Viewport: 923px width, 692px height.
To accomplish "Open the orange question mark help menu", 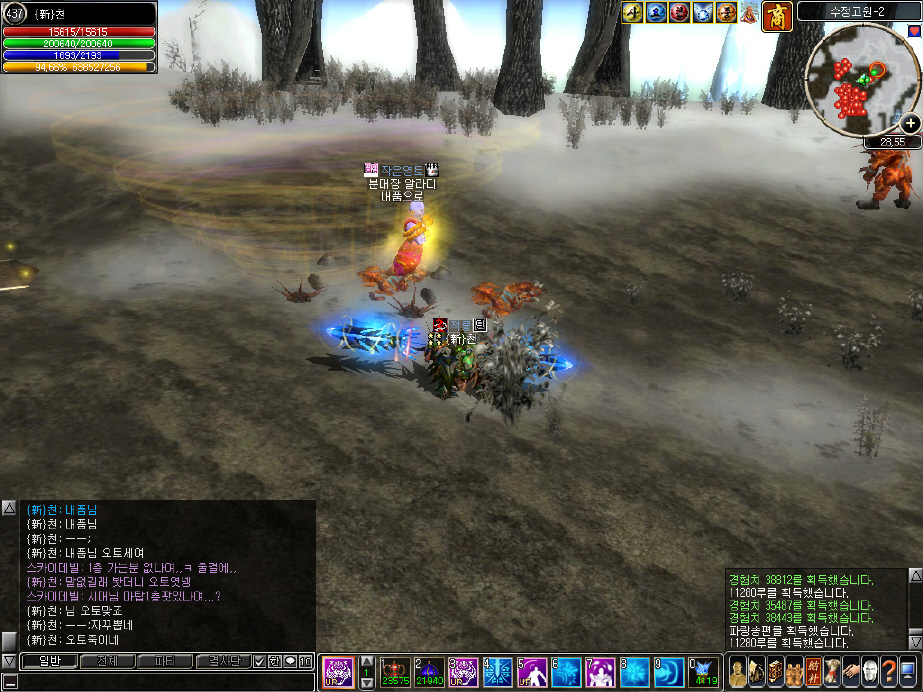I will 888,672.
